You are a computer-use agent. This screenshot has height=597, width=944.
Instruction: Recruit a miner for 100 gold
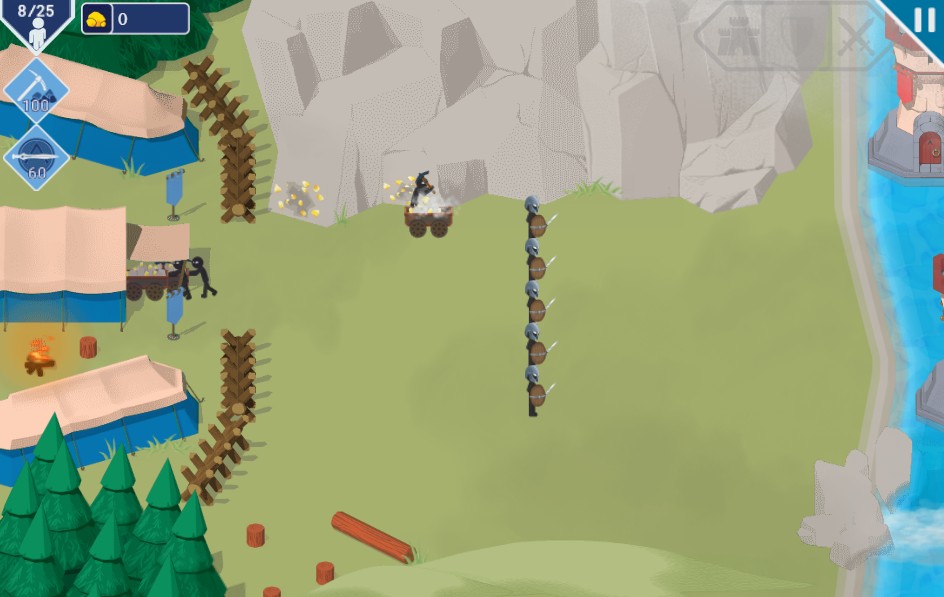click(x=36, y=92)
